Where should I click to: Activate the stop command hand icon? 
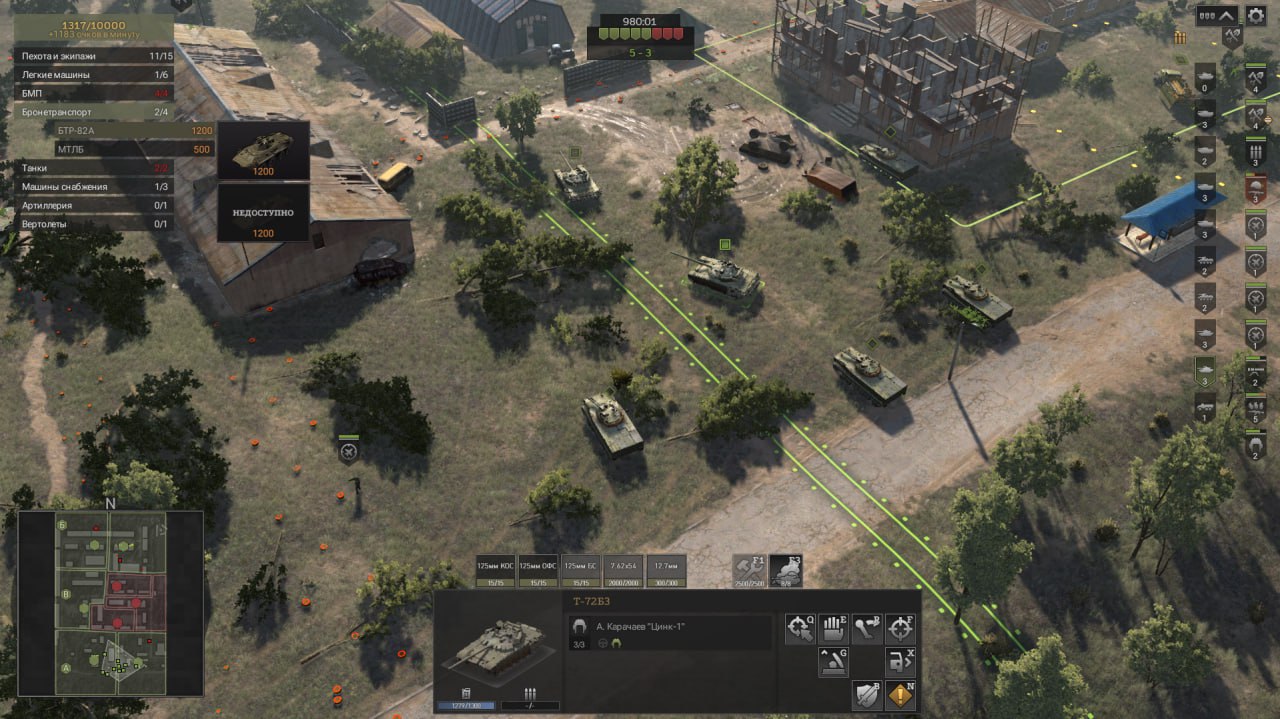(x=833, y=629)
